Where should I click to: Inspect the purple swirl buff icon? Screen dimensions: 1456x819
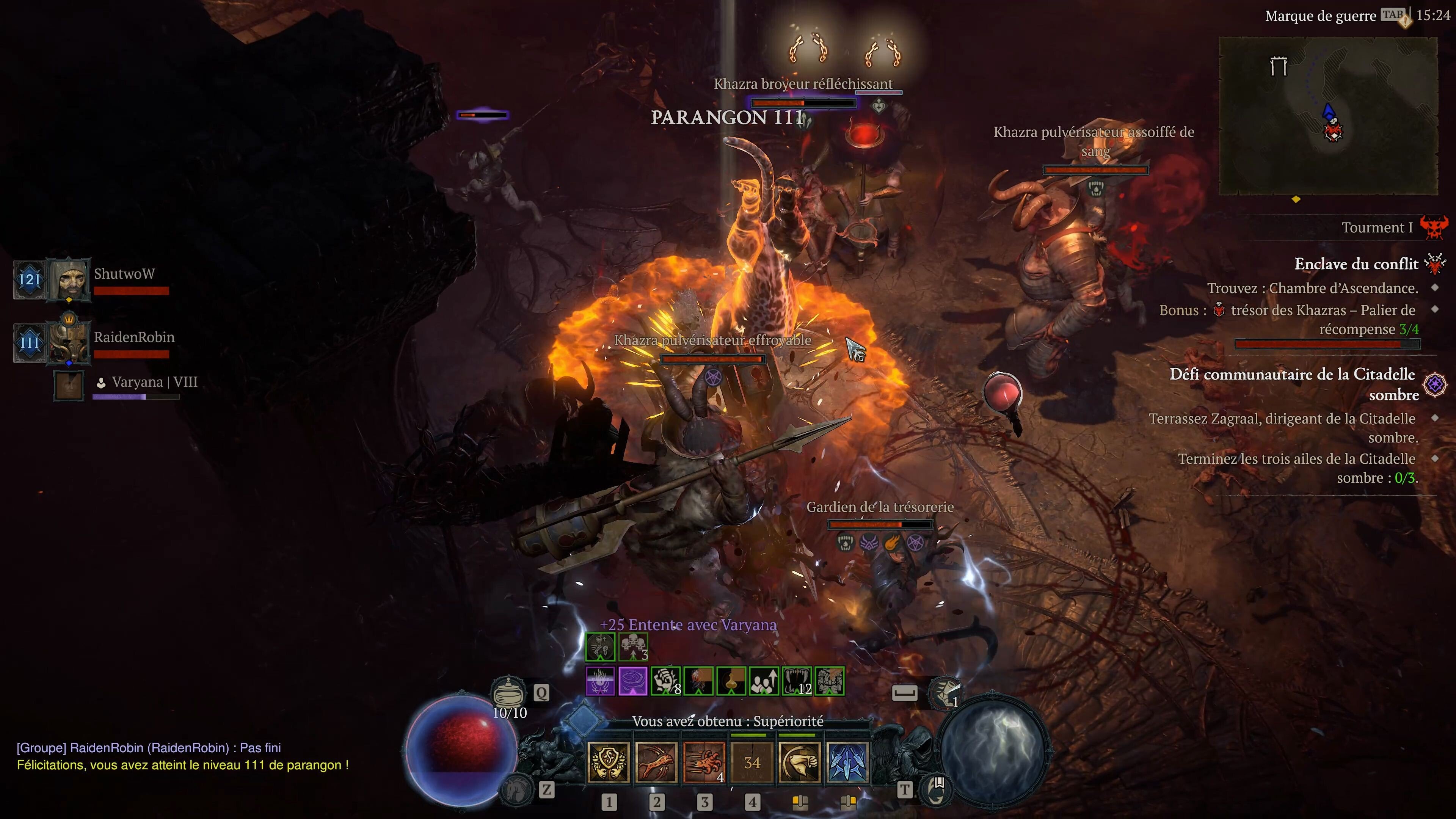point(632,681)
